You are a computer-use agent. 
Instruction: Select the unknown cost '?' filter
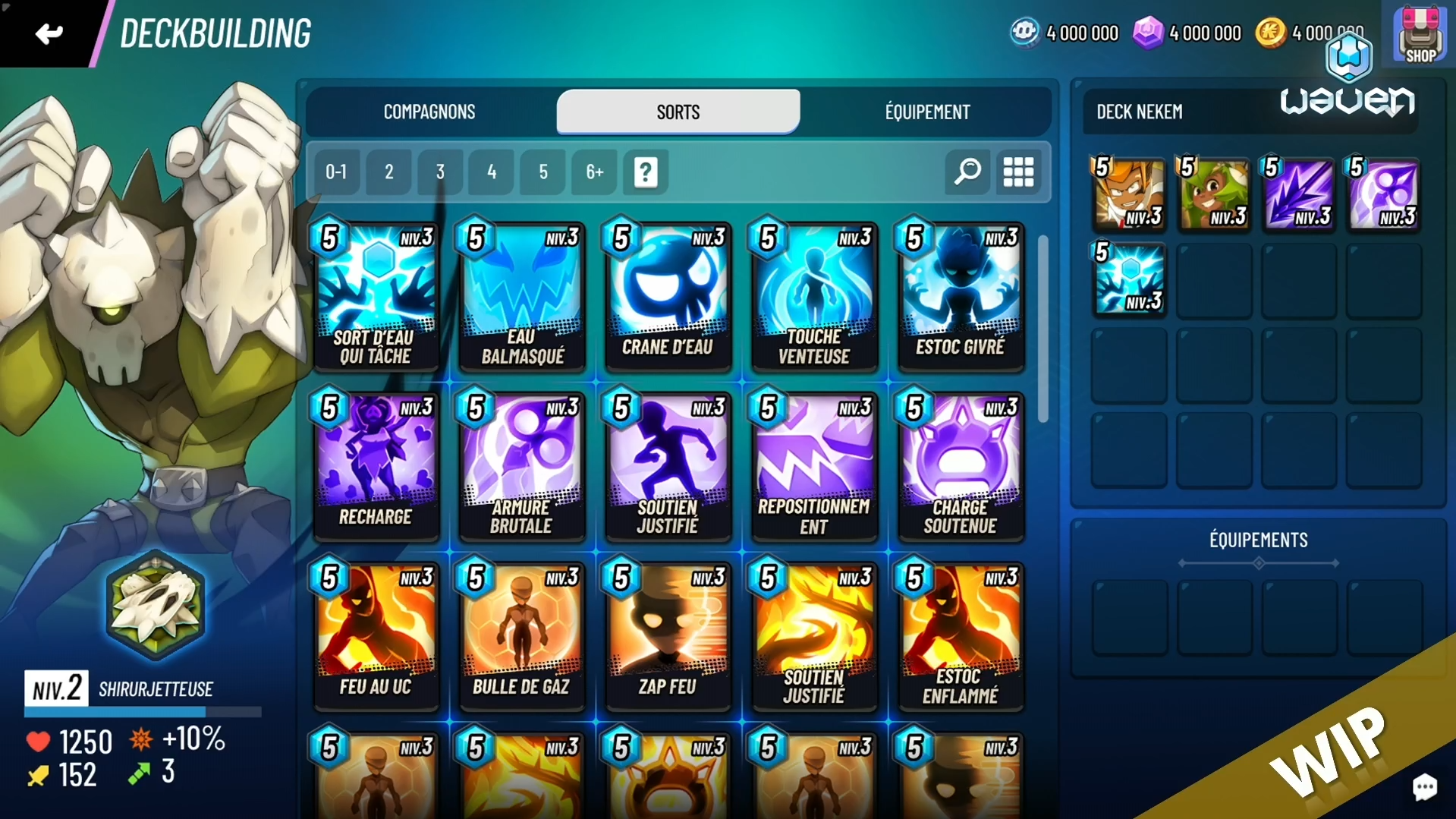[x=644, y=172]
